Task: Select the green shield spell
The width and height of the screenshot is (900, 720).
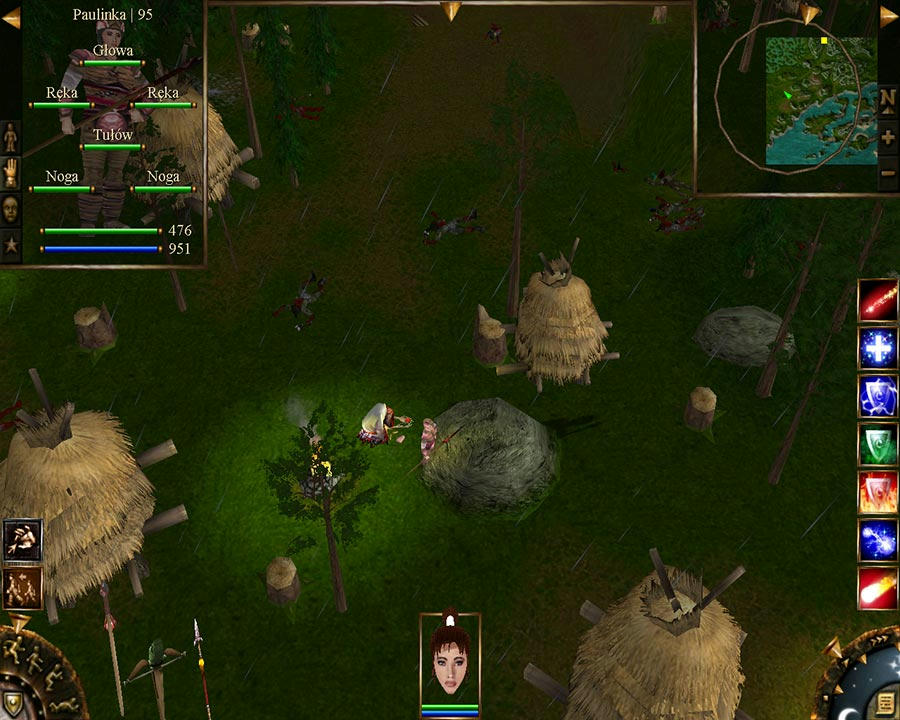Action: click(x=878, y=444)
